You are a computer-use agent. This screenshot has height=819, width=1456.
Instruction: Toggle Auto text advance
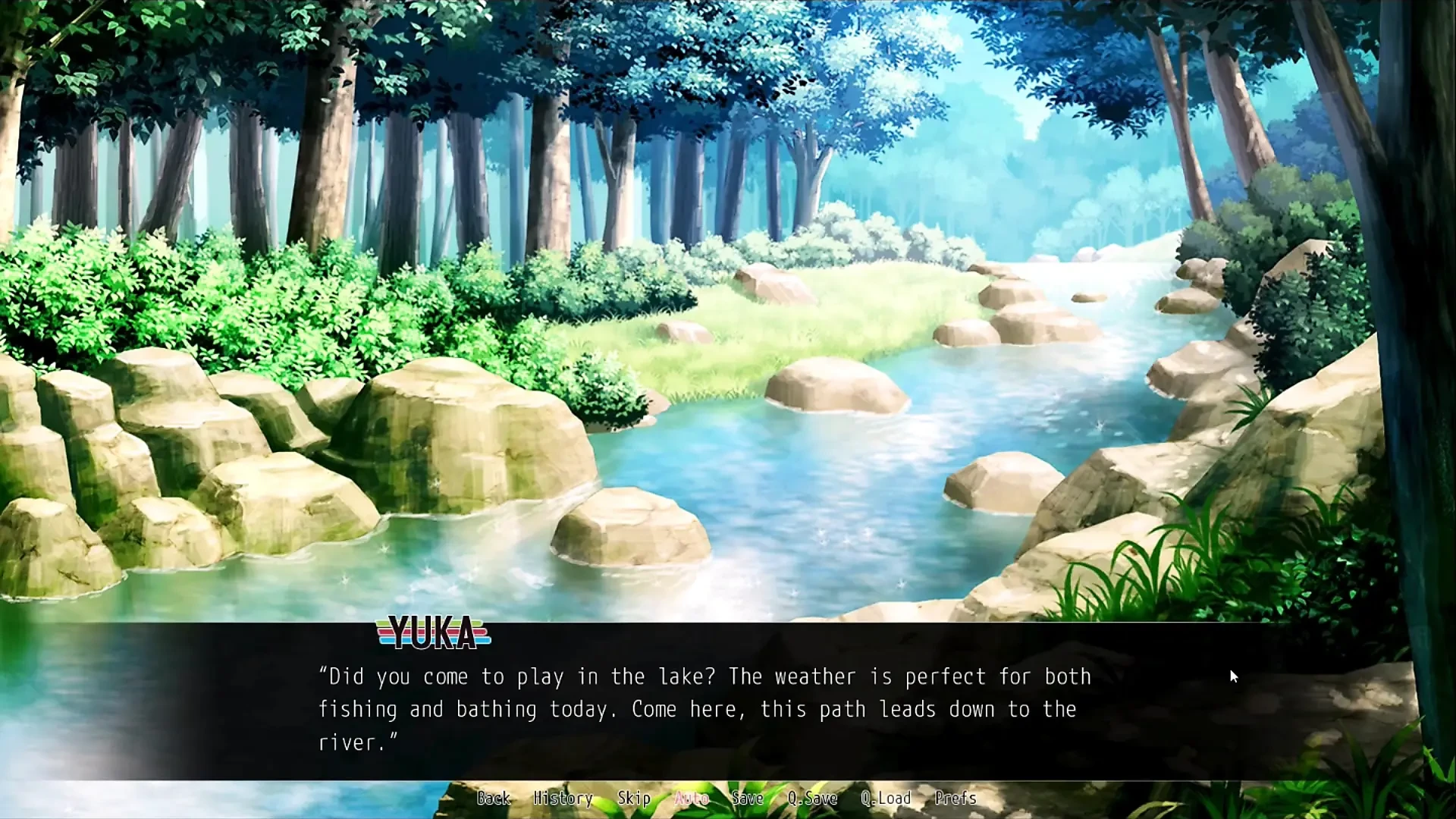pos(692,798)
